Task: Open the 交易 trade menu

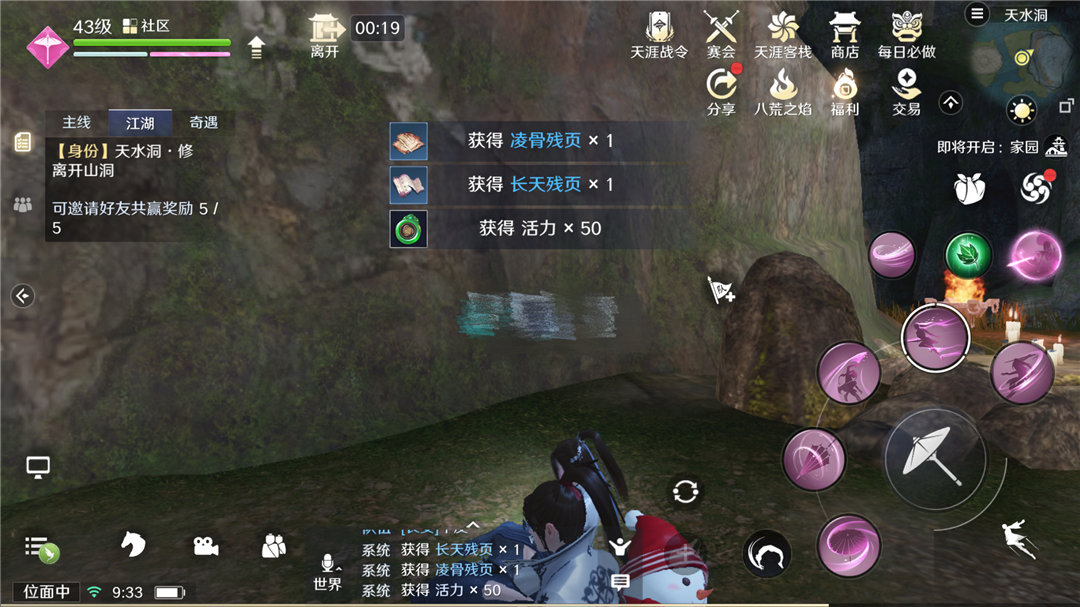Action: coord(907,90)
